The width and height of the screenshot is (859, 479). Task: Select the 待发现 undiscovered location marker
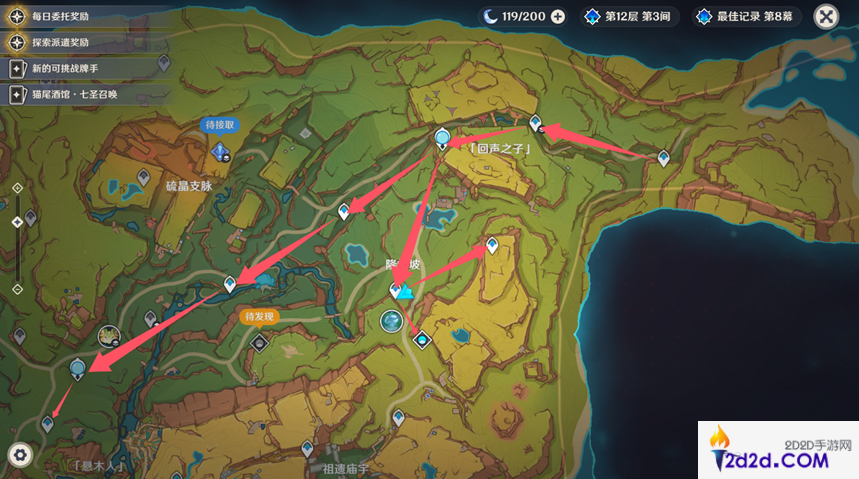(x=259, y=342)
